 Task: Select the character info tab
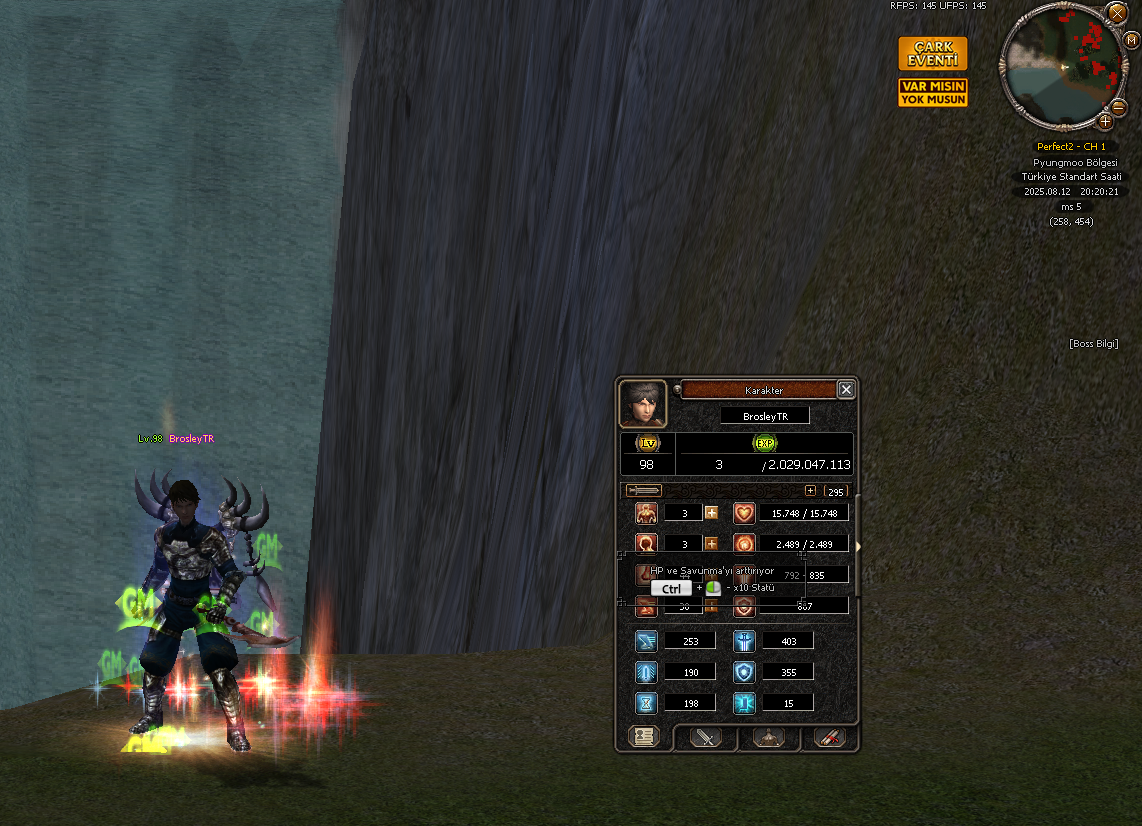click(643, 737)
